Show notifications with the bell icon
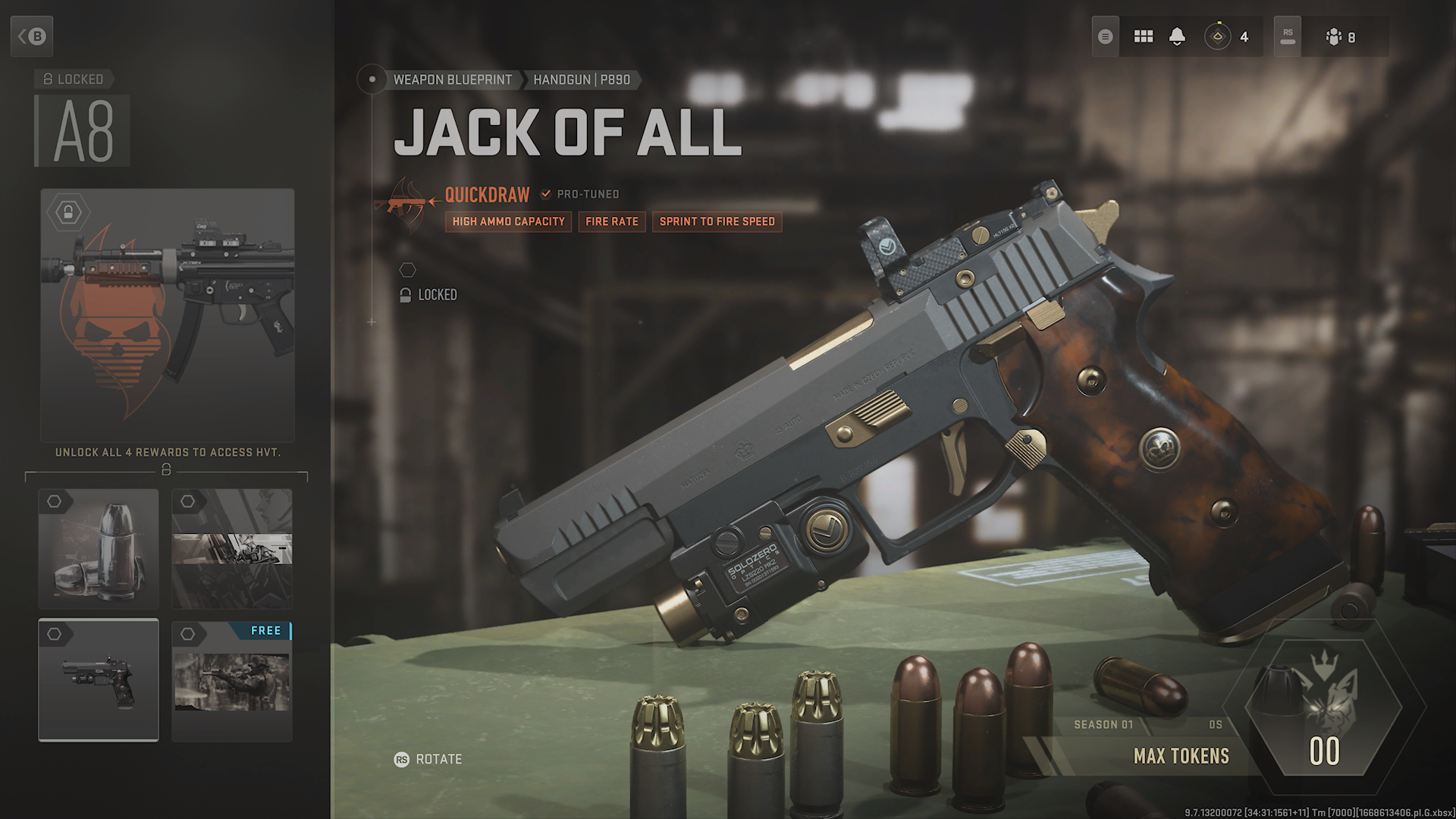Screen dimensions: 1456x819 click(1177, 36)
